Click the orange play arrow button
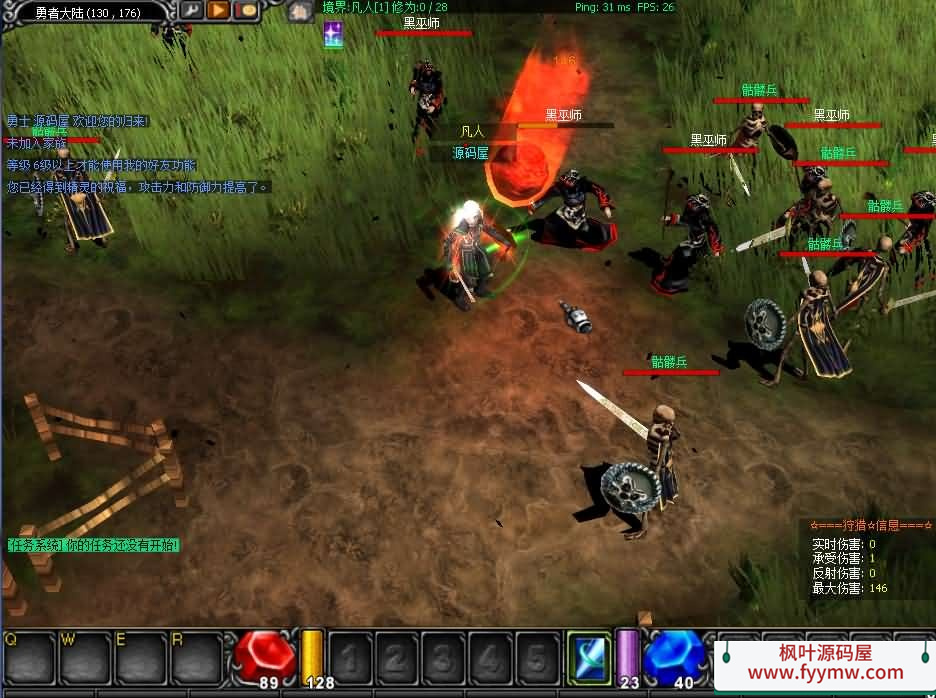Screen dimensions: 936x698 click(x=218, y=11)
